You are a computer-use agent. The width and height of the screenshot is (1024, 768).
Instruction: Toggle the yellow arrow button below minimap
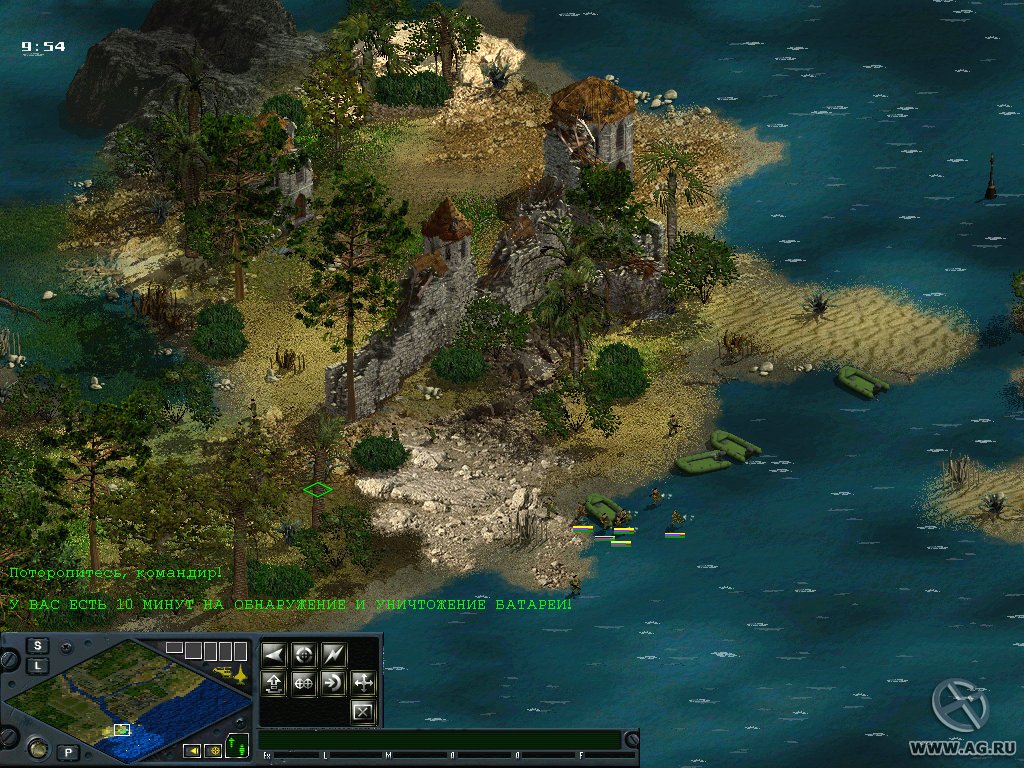tap(191, 750)
